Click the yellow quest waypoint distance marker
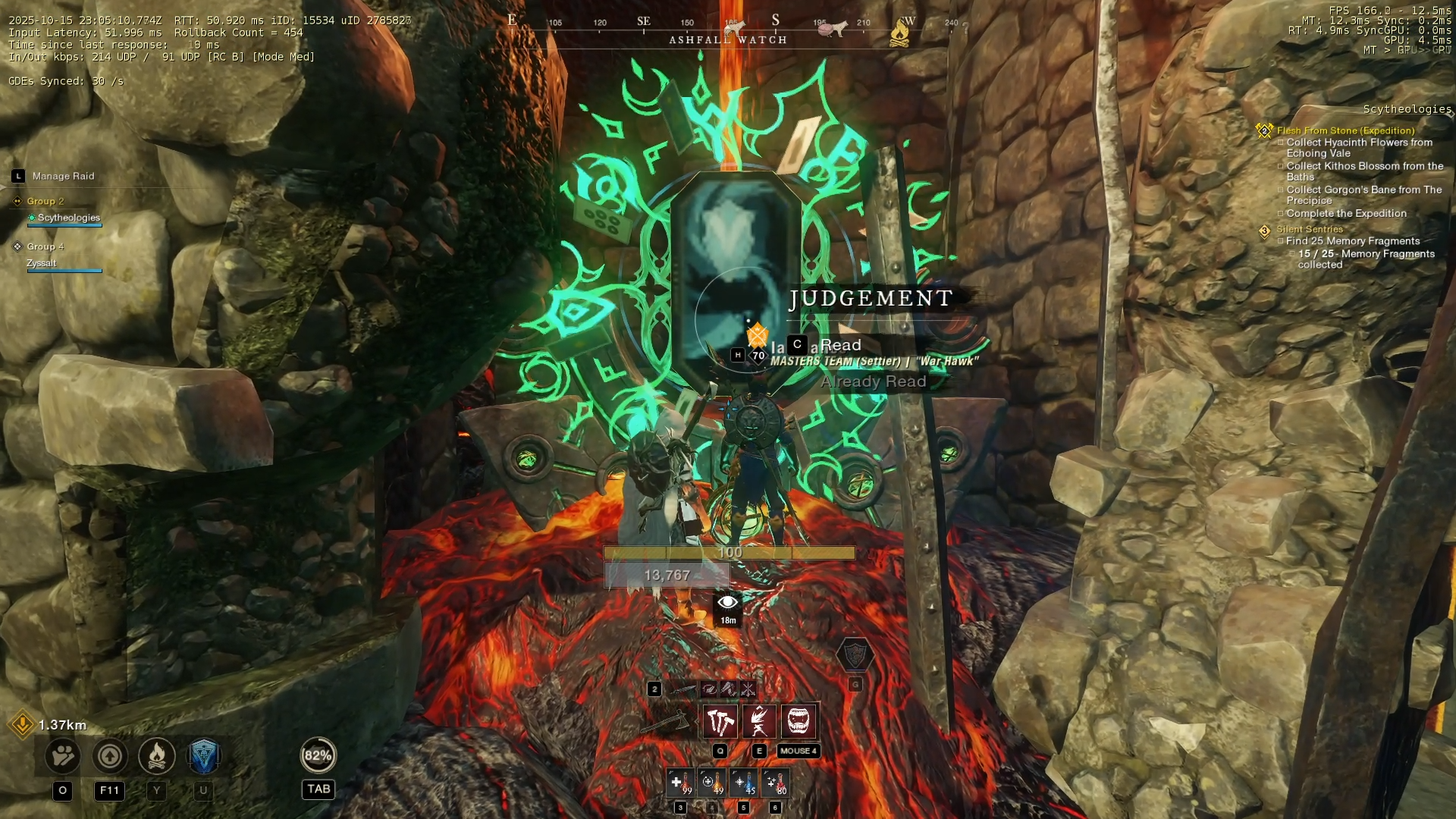Screen dimensions: 1456x819 (x=23, y=724)
